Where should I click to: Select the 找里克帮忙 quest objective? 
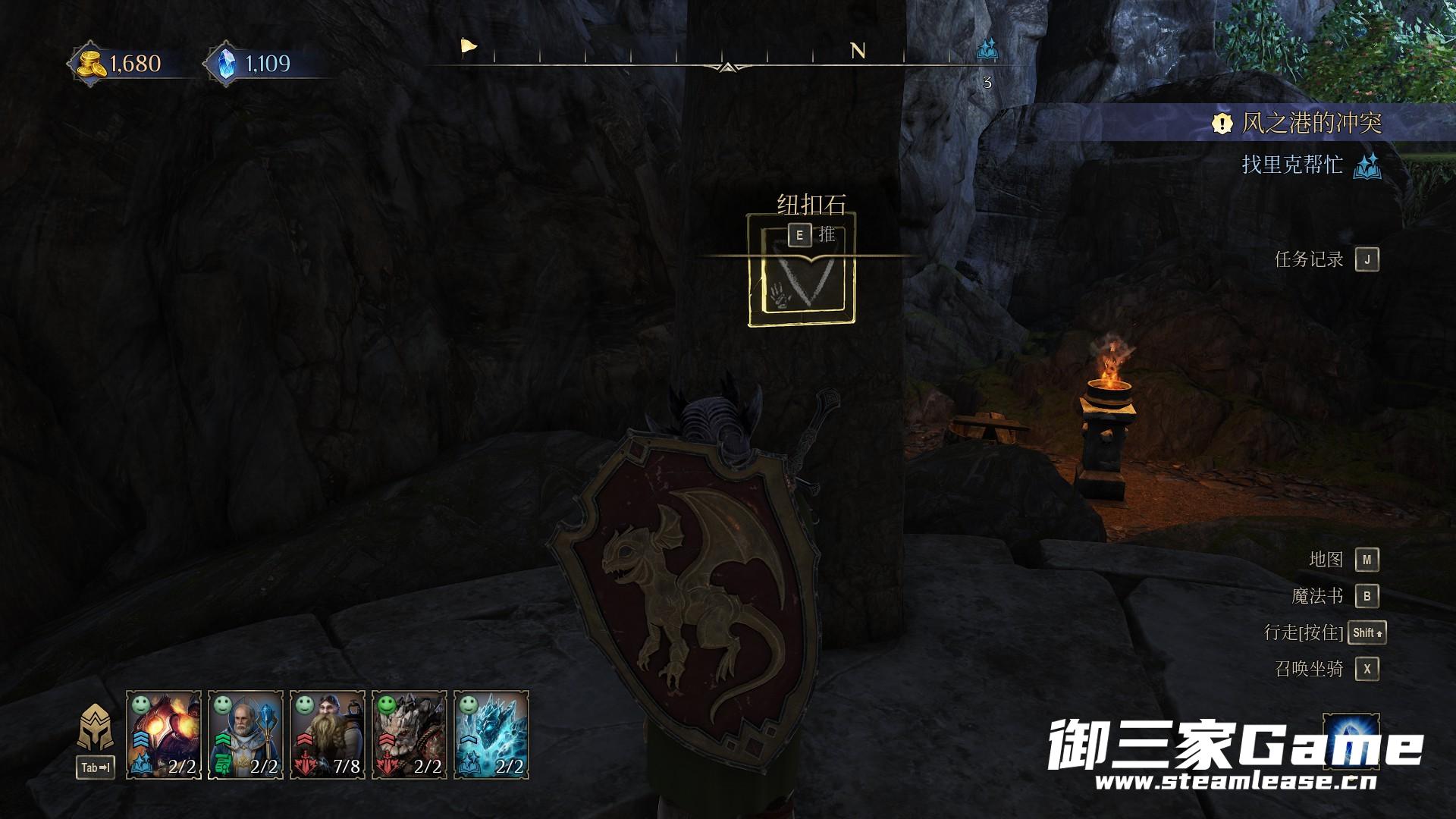1292,165
